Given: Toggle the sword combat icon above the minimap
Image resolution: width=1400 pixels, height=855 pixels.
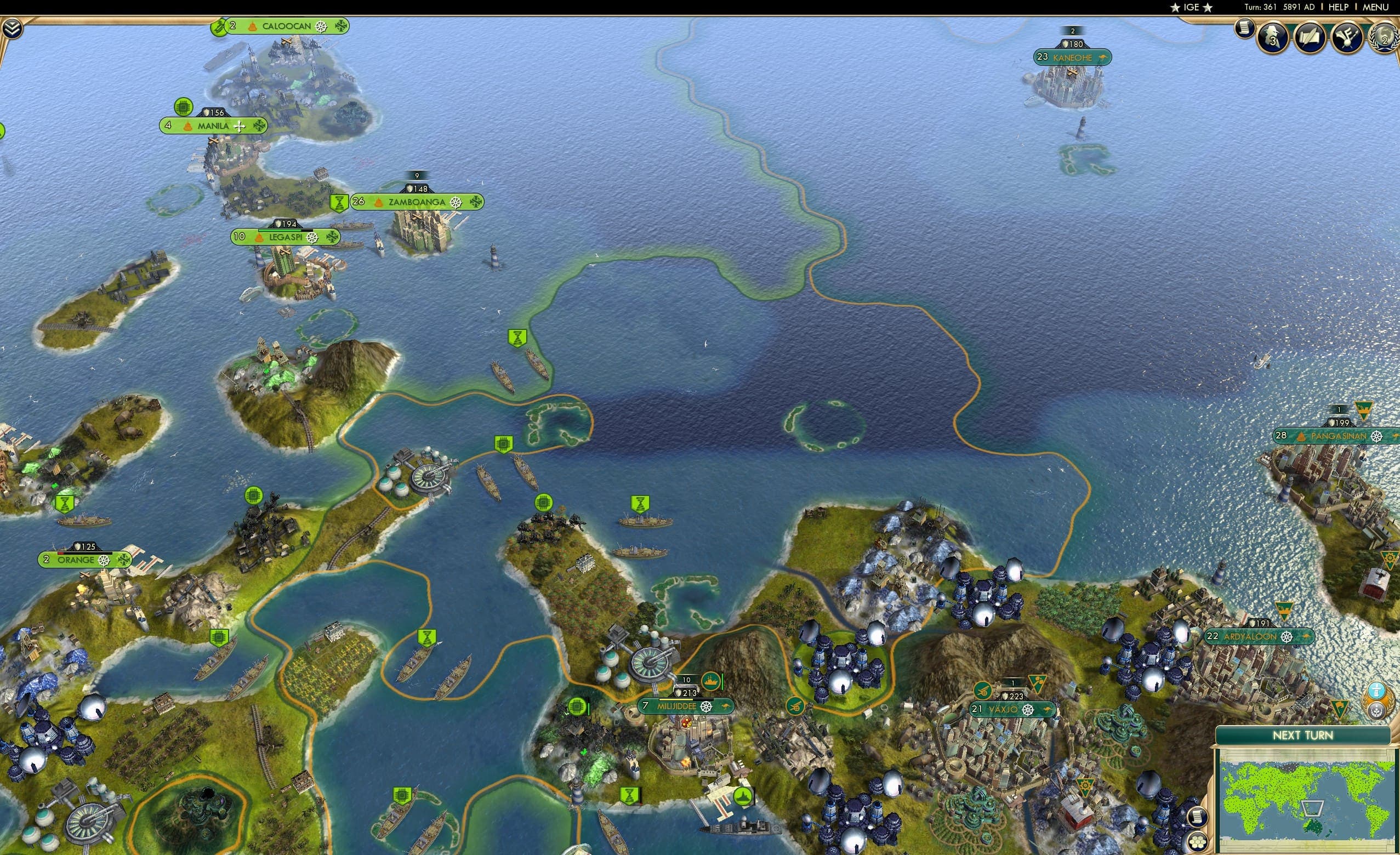Looking at the screenshot, I should click(x=1377, y=691).
